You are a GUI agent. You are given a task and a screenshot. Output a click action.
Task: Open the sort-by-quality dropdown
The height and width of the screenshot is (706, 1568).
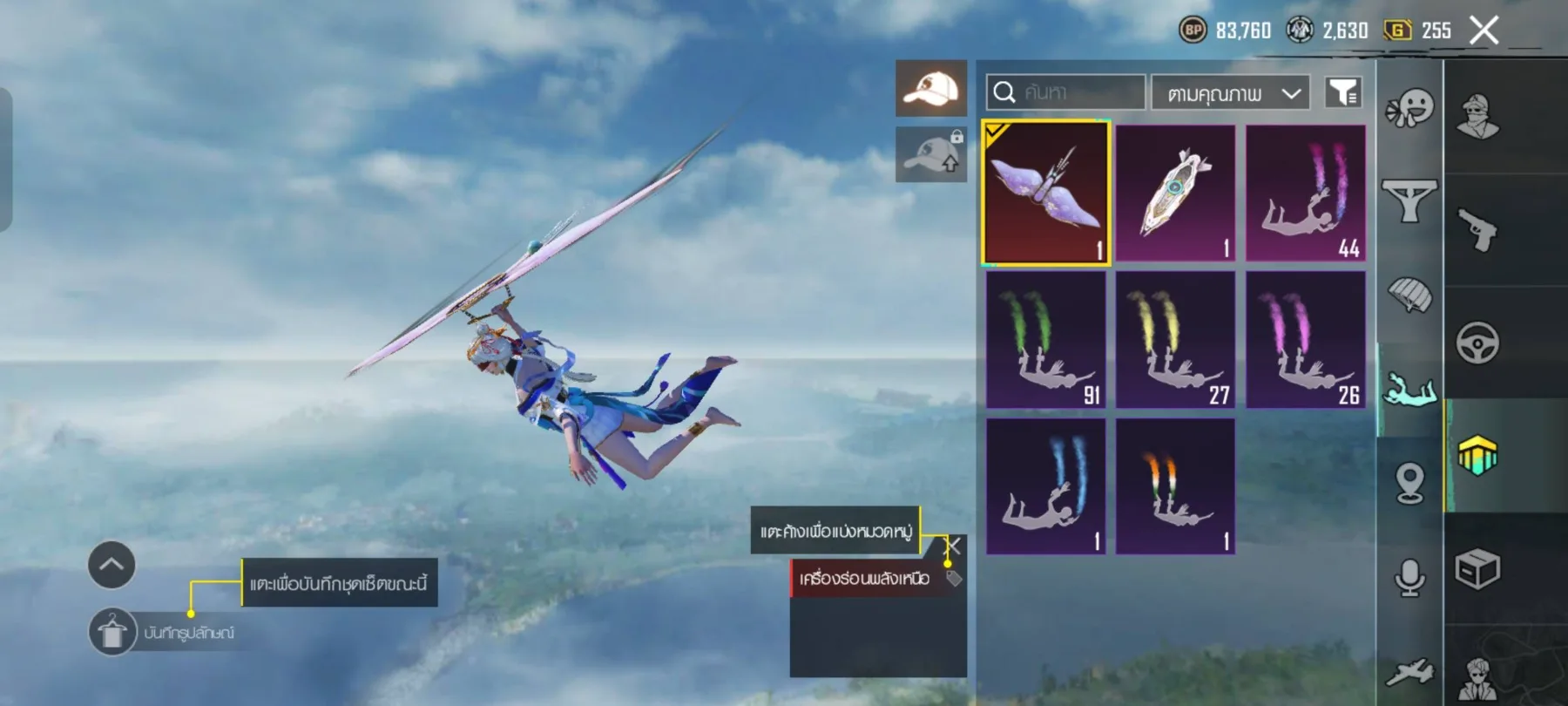(x=1231, y=93)
